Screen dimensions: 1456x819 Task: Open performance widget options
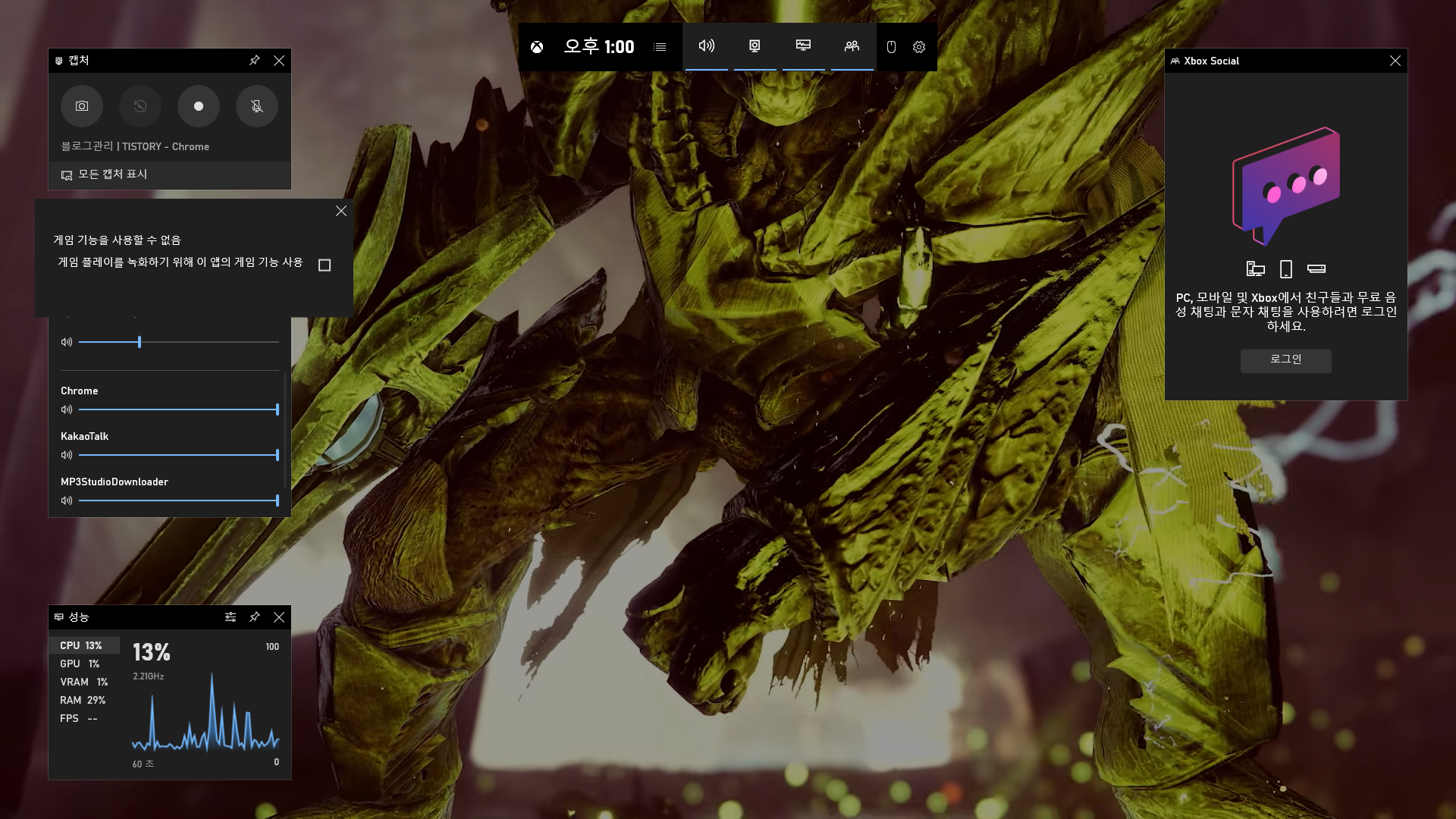click(x=231, y=617)
